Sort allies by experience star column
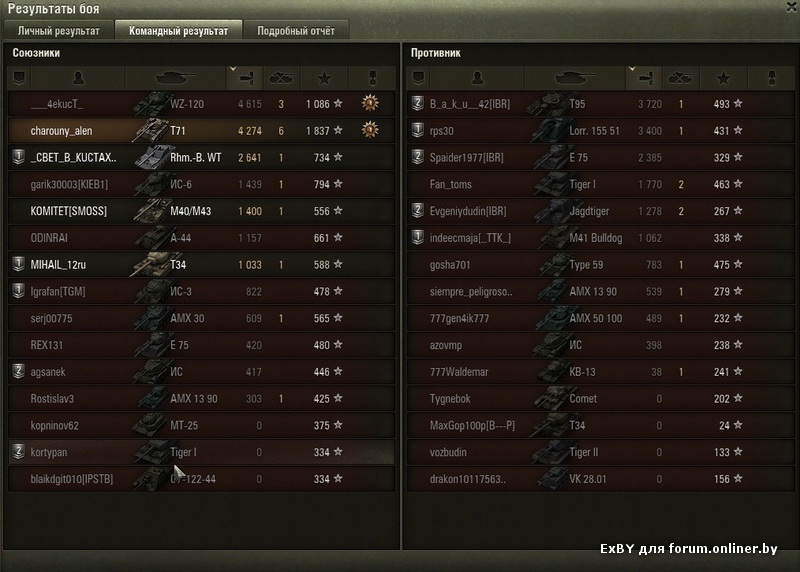 coord(323,77)
